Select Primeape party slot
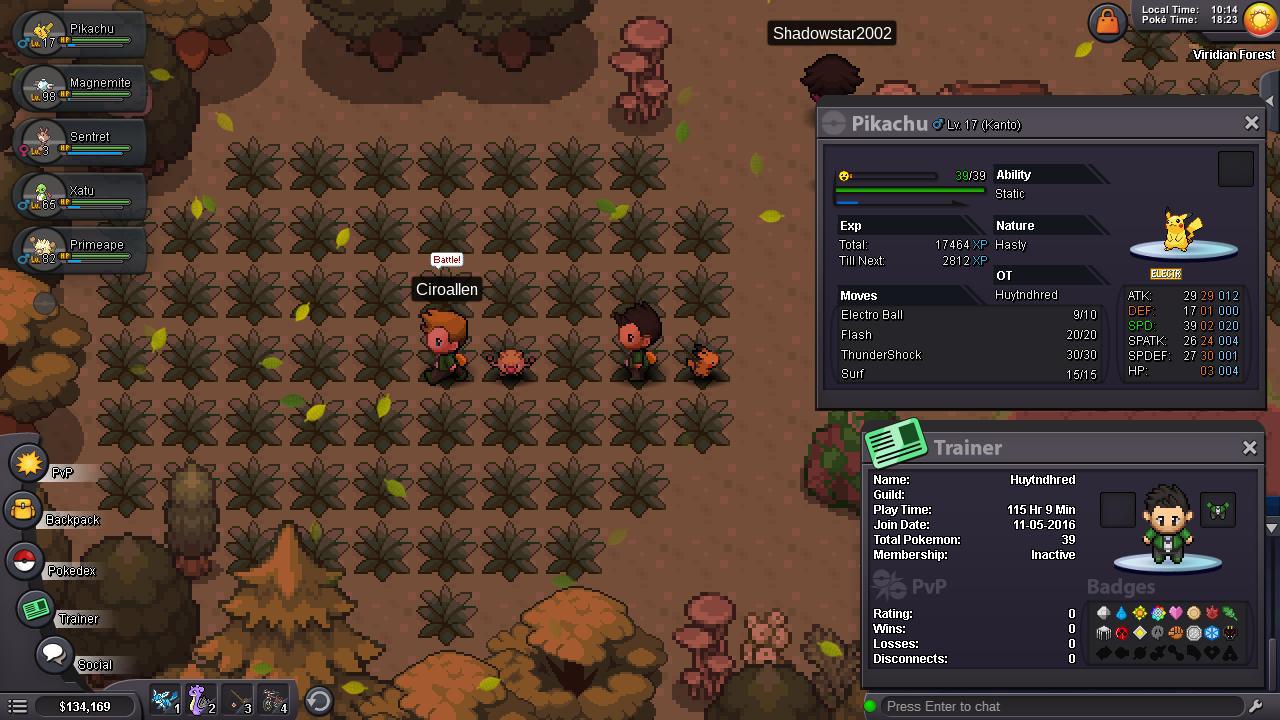1280x720 pixels. tap(80, 250)
